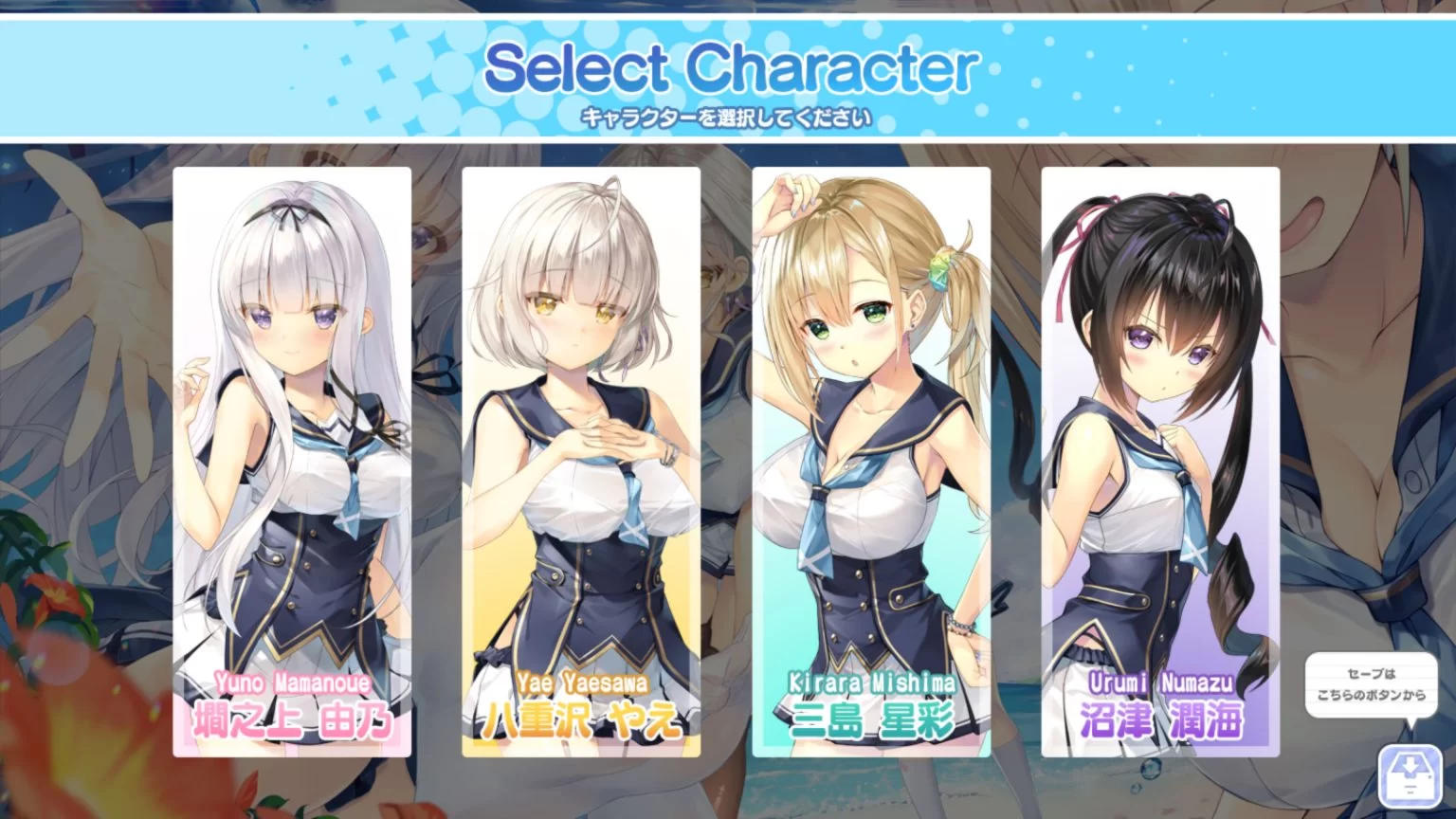Screen dimensions: 1456x819
Task: Click the purple name label 沼津 潤海
Action: (x=1161, y=719)
